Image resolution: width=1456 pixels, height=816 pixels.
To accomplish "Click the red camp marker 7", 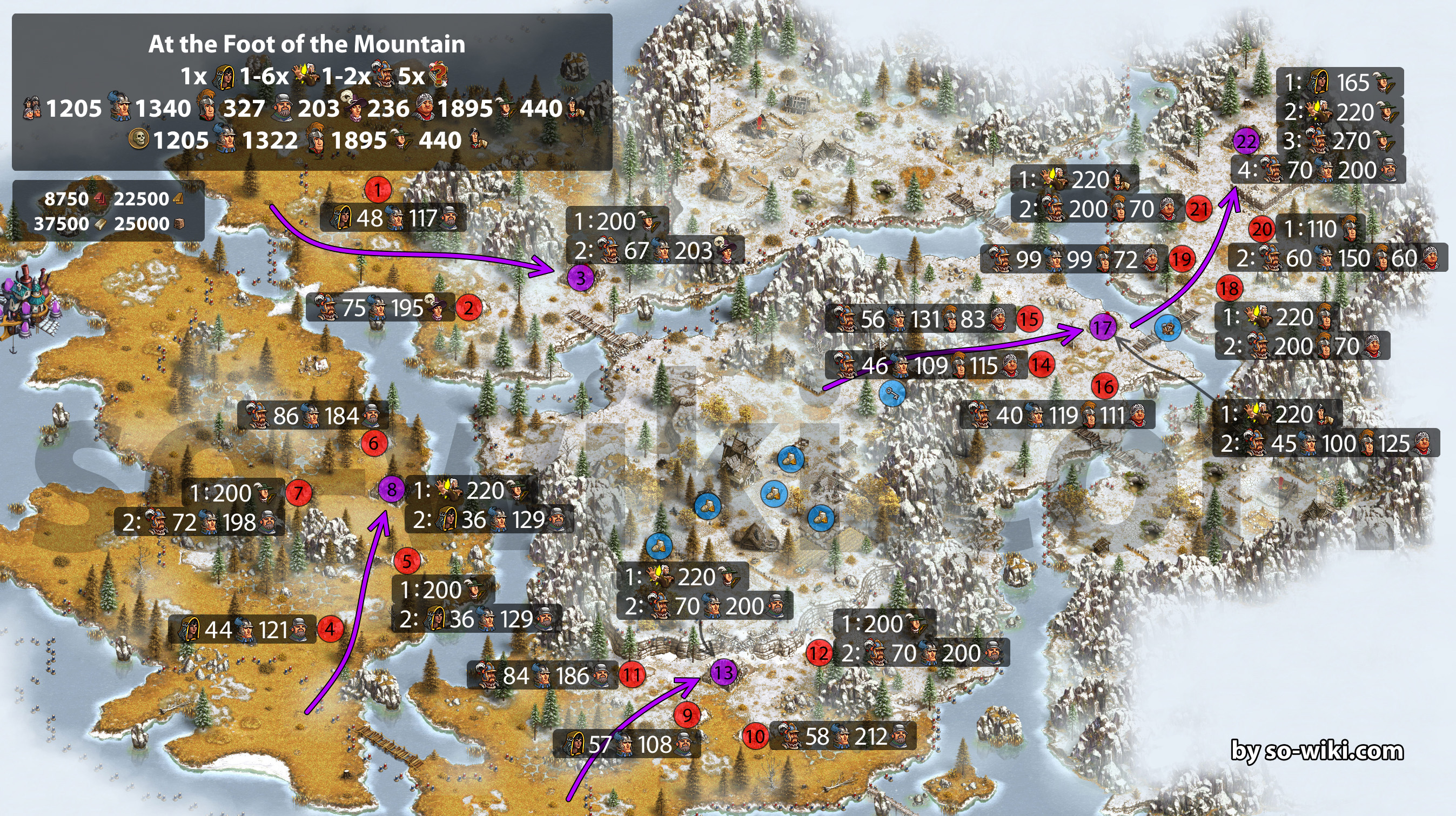I will click(x=298, y=492).
